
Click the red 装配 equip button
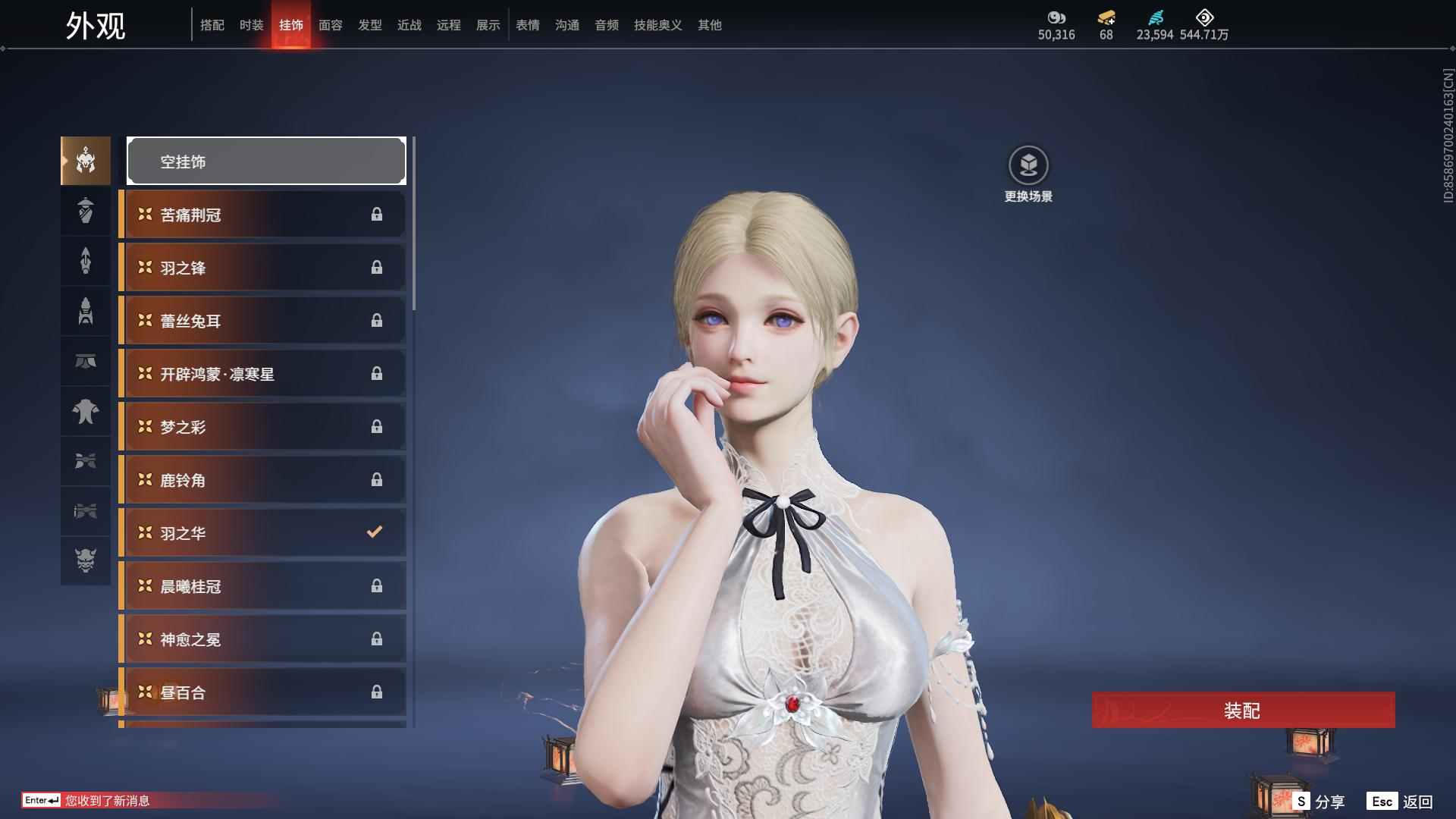pos(1243,711)
